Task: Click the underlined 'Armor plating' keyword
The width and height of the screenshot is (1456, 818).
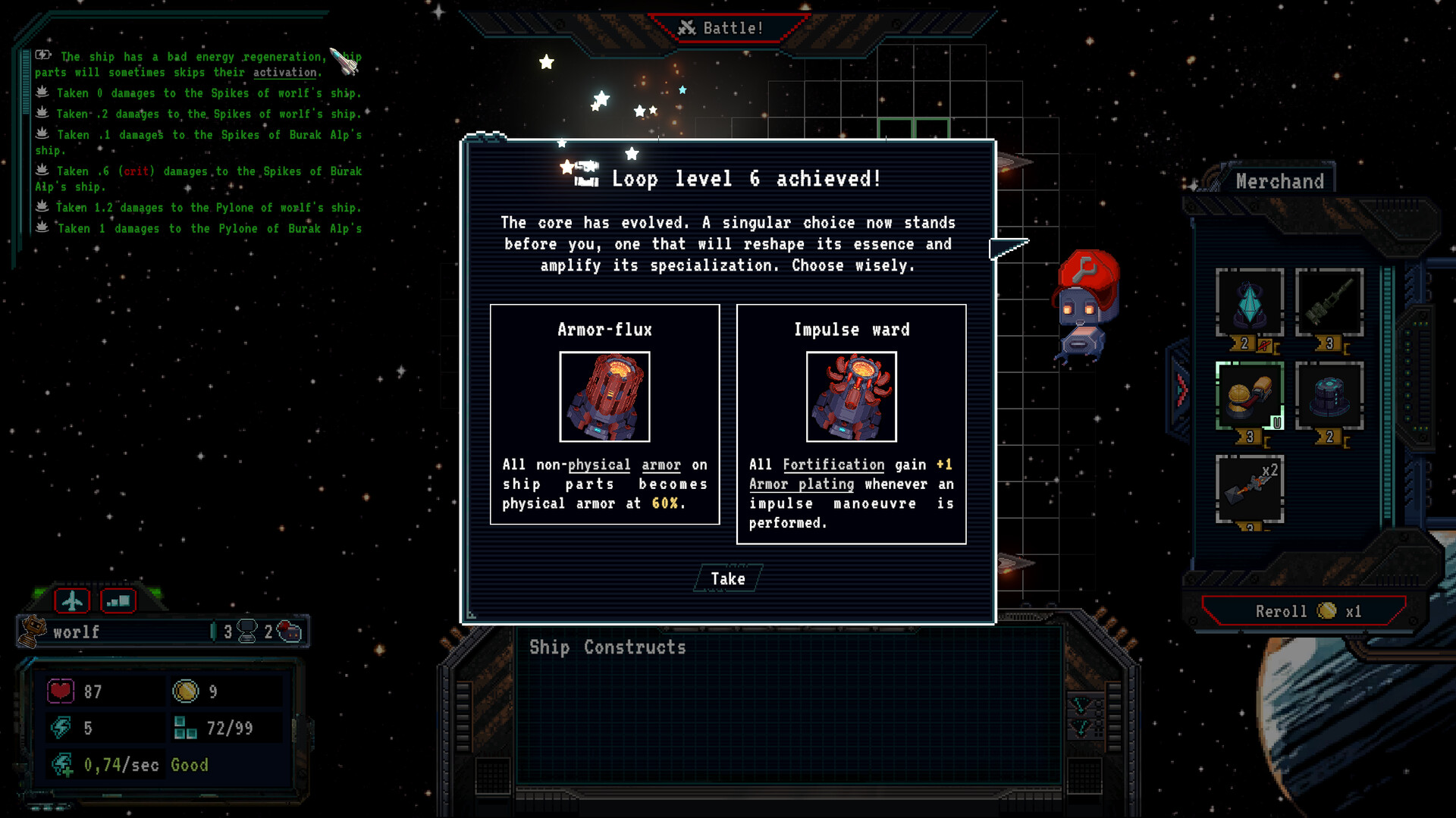Action: click(x=801, y=484)
